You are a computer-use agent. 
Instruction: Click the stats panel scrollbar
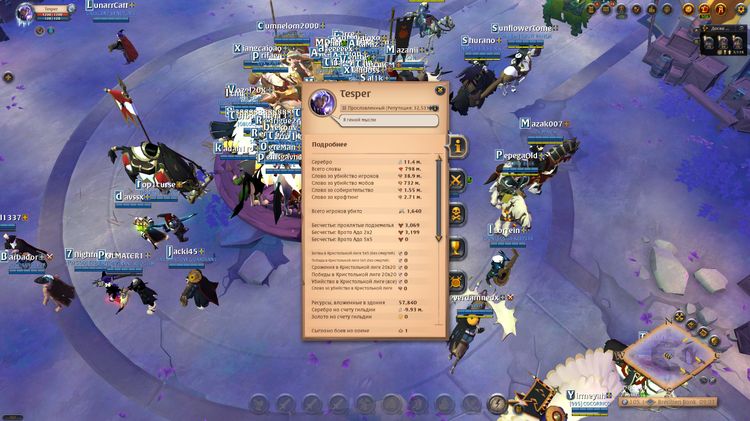click(439, 200)
